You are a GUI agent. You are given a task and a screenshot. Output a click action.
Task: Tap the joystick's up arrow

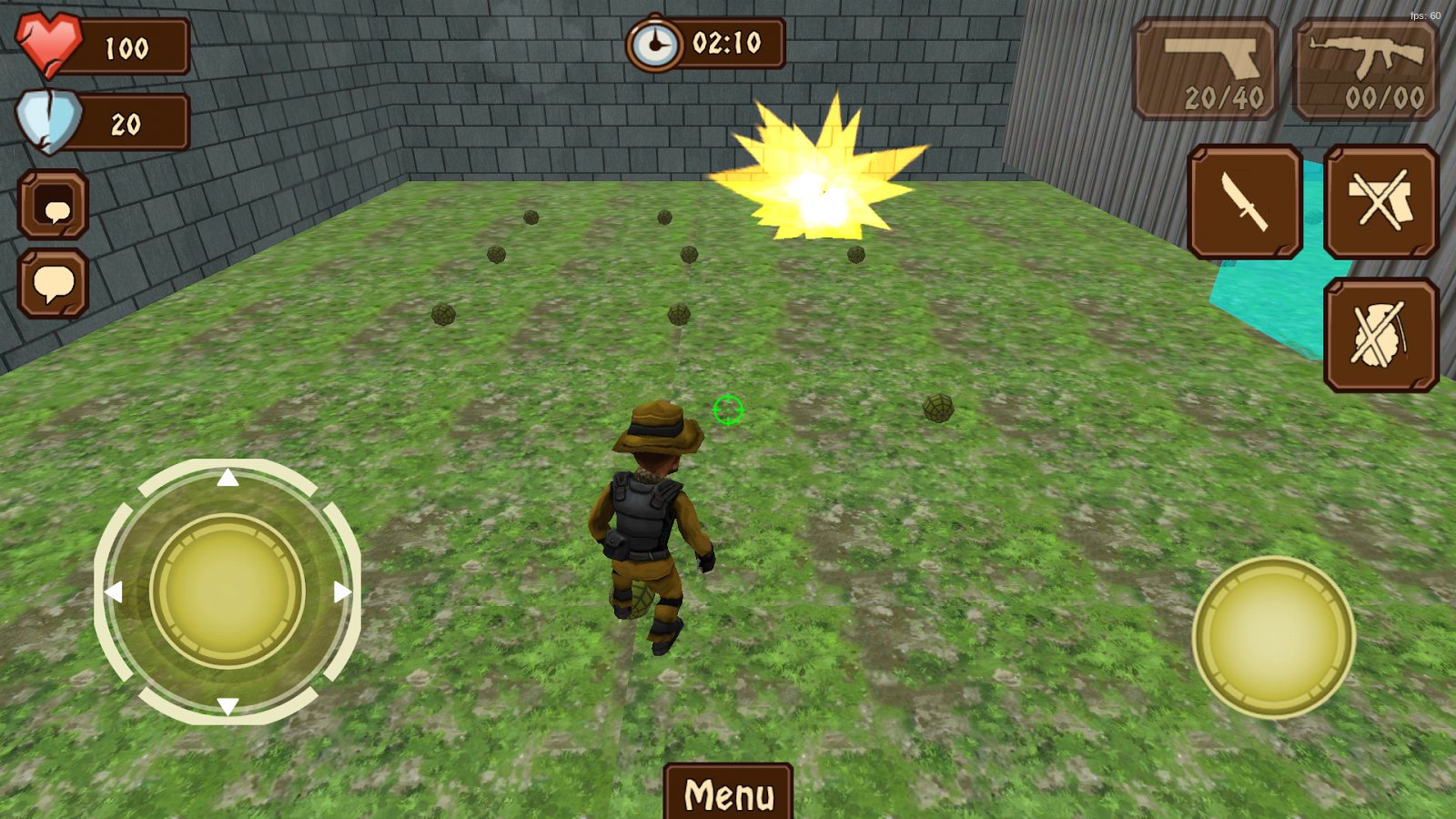click(x=227, y=478)
